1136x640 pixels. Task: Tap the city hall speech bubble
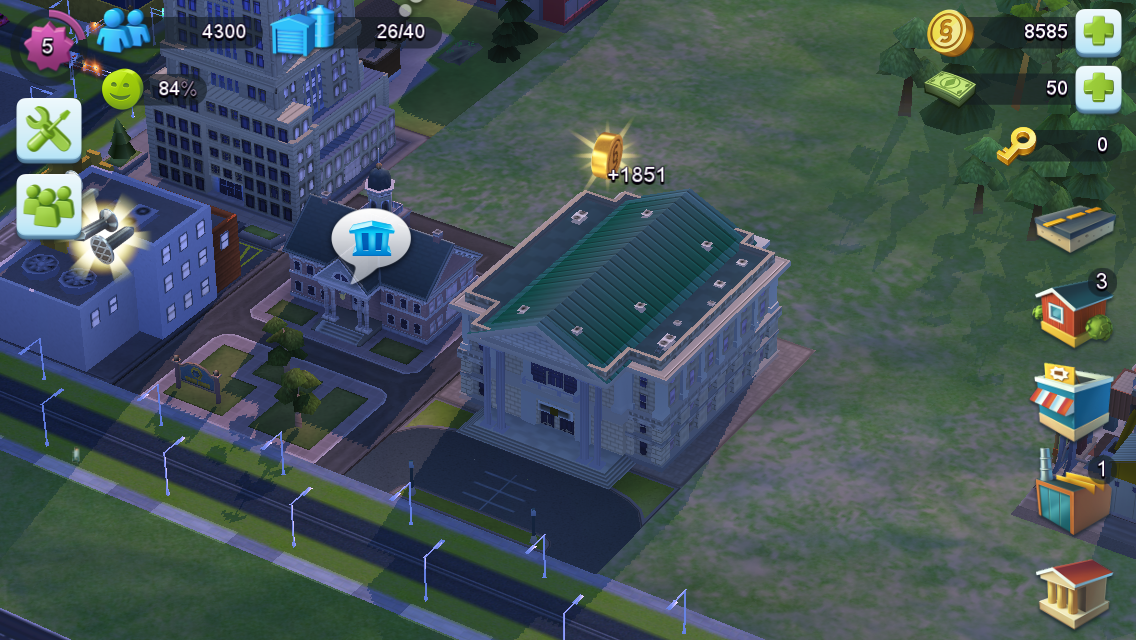(x=370, y=240)
